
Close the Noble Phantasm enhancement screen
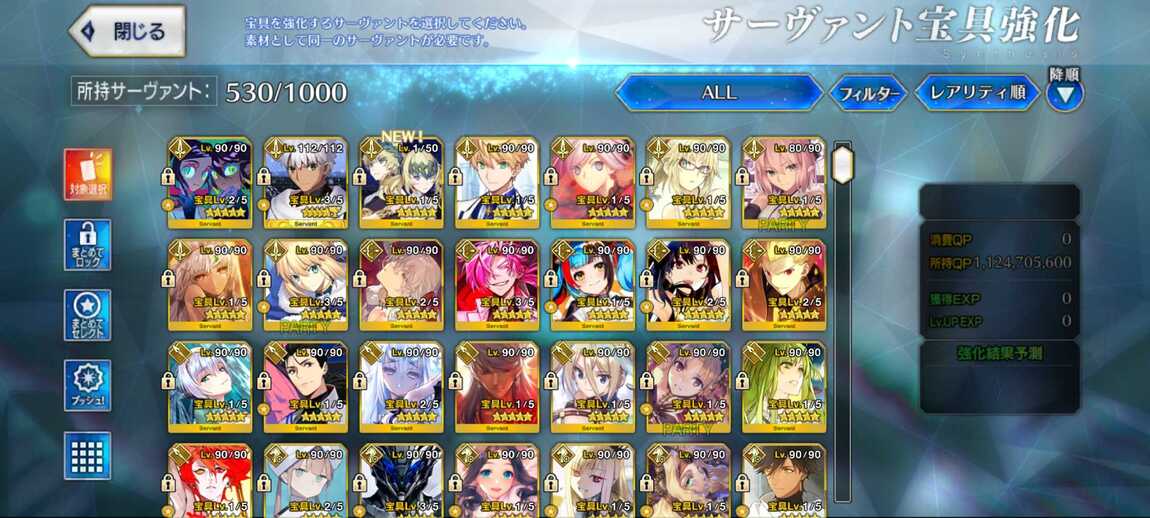128,31
